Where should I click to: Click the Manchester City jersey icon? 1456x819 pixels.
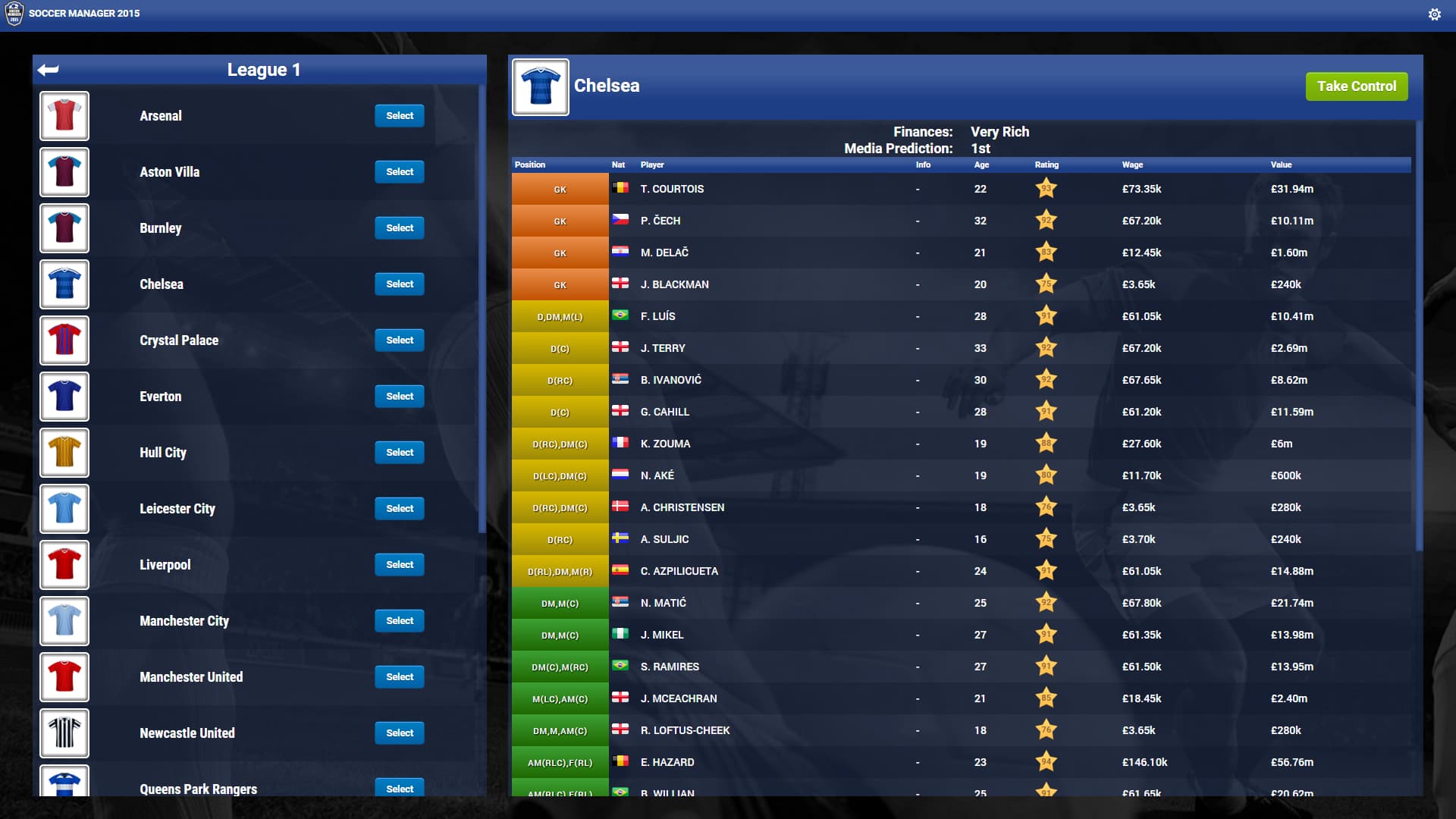pos(64,621)
